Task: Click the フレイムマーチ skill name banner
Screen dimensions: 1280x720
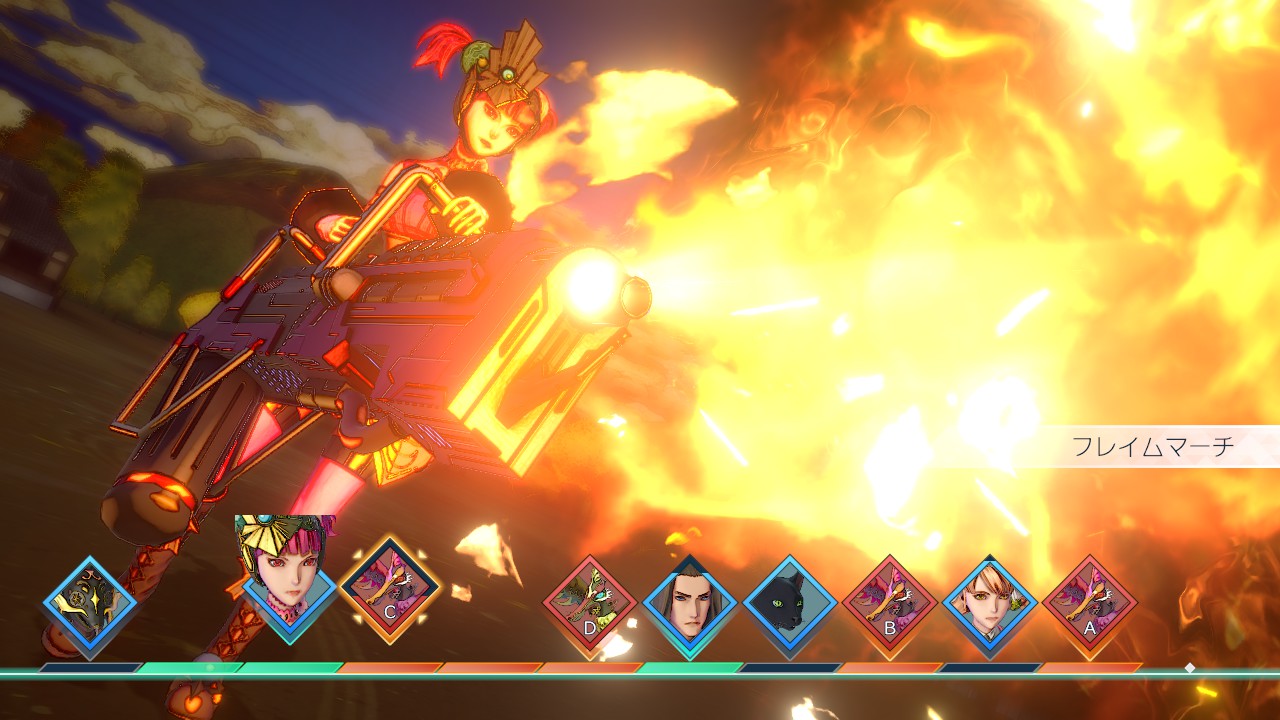Action: (x=1153, y=447)
